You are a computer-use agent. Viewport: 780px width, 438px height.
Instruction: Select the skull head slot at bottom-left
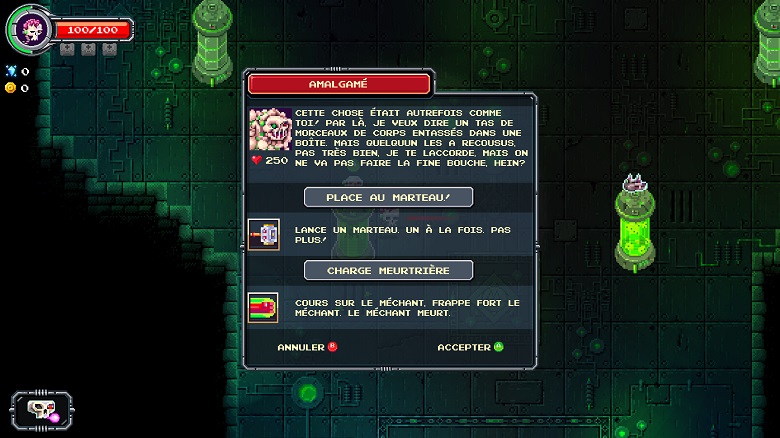coord(39,409)
